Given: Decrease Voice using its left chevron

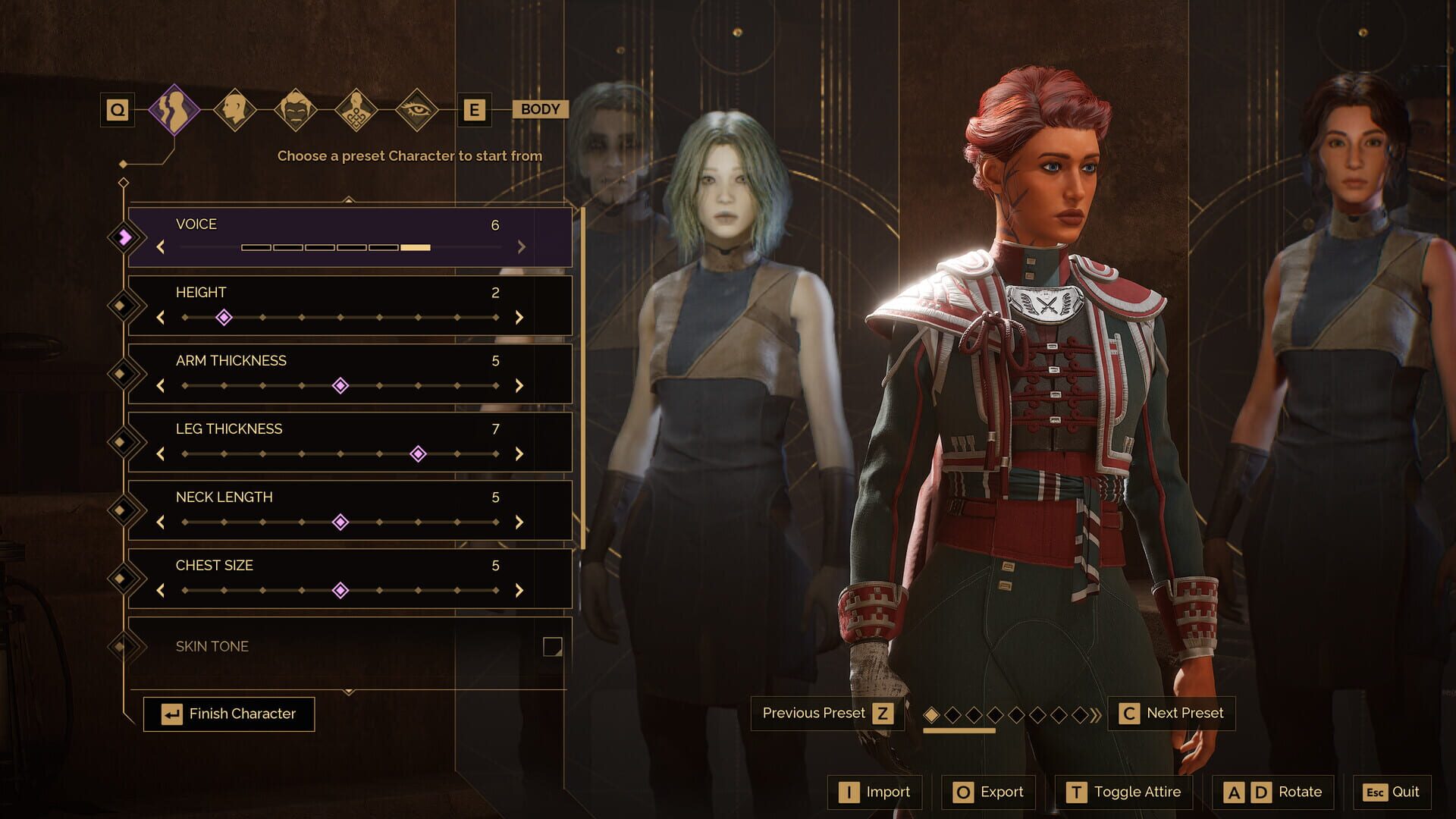Looking at the screenshot, I should pyautogui.click(x=161, y=248).
